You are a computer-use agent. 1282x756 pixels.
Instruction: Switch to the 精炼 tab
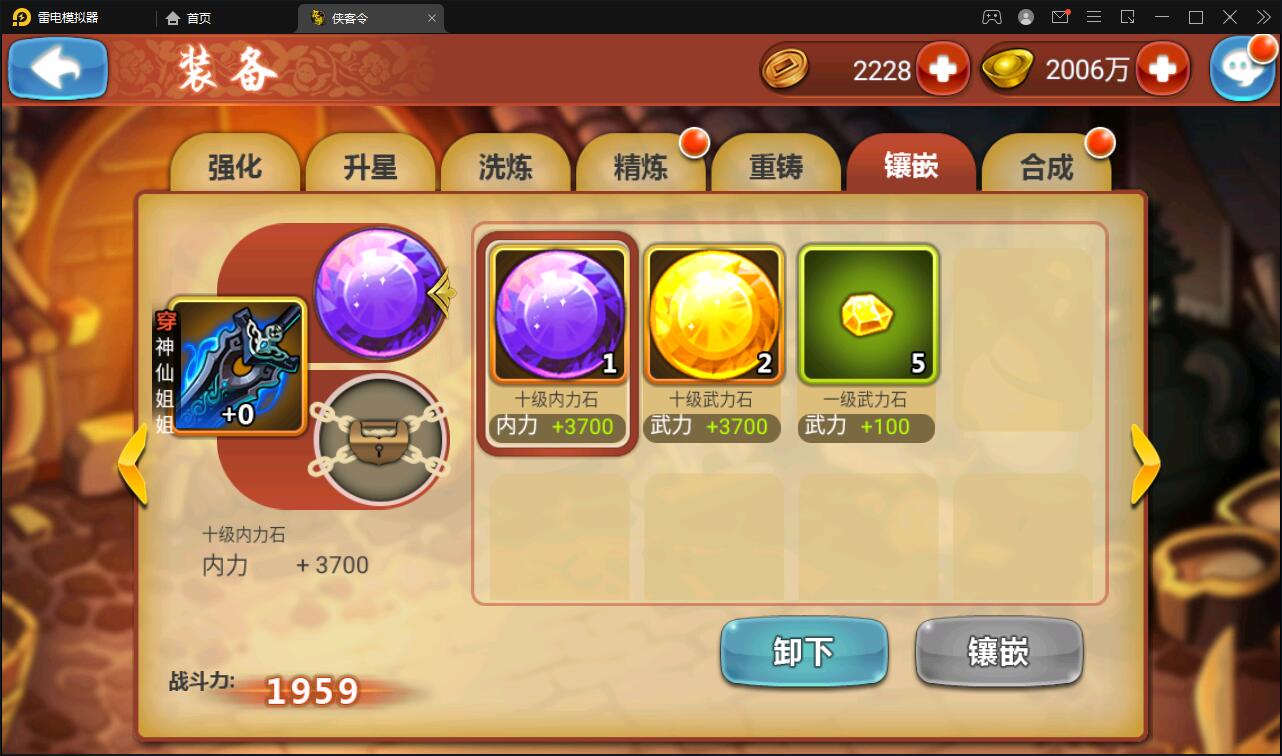[x=641, y=166]
